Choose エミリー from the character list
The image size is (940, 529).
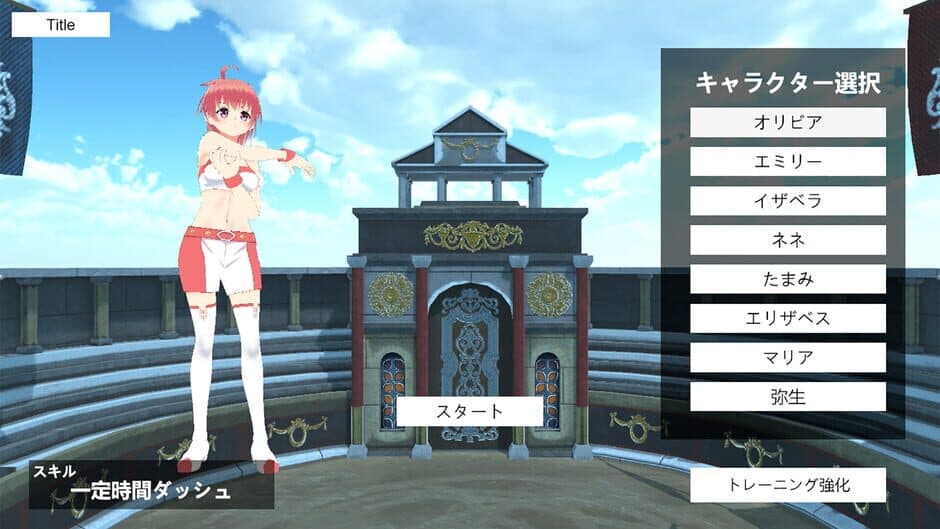(x=788, y=162)
